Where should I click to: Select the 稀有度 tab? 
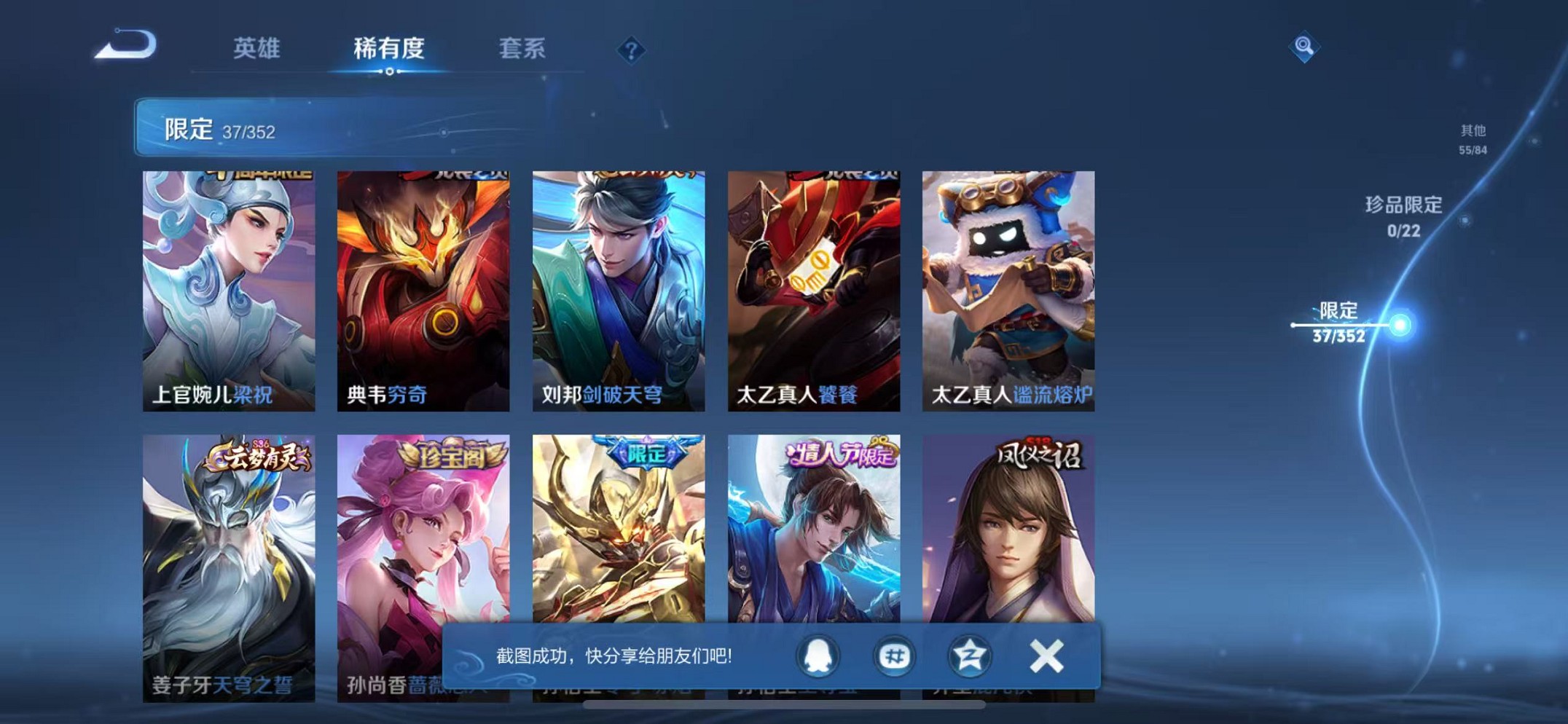pyautogui.click(x=390, y=47)
